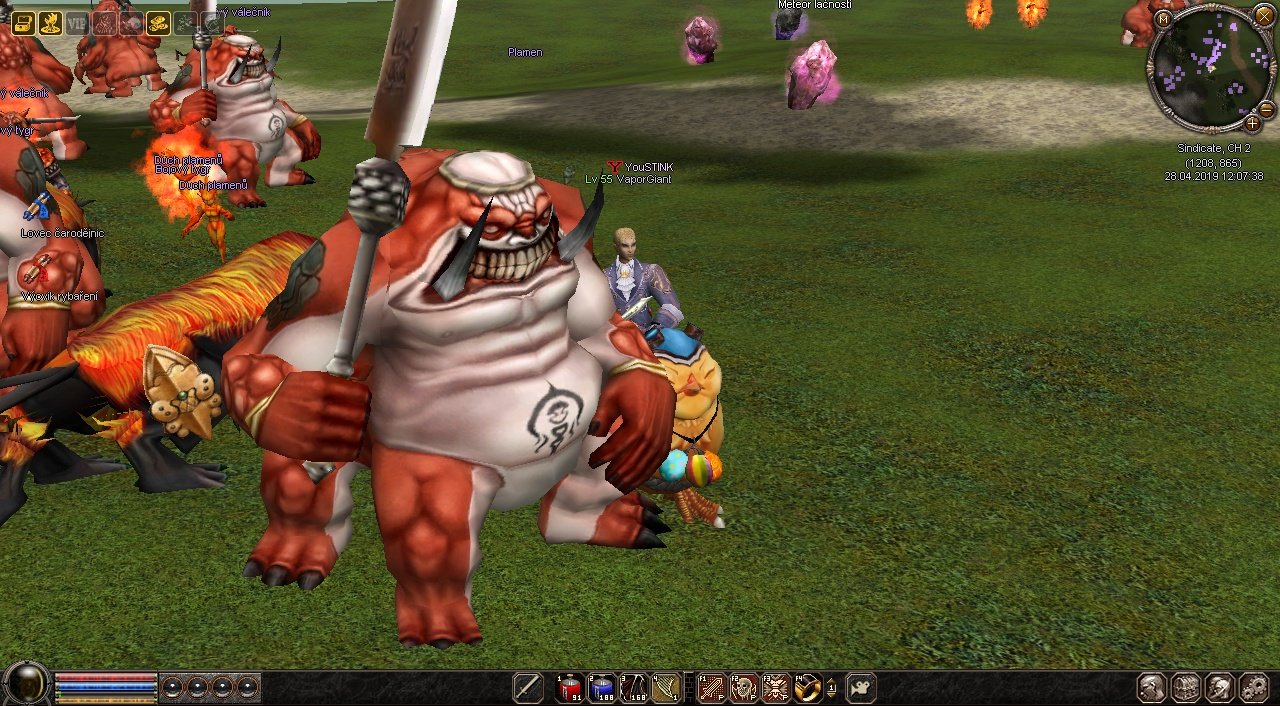
Task: Use the gold ring in slot F4
Action: 807,688
